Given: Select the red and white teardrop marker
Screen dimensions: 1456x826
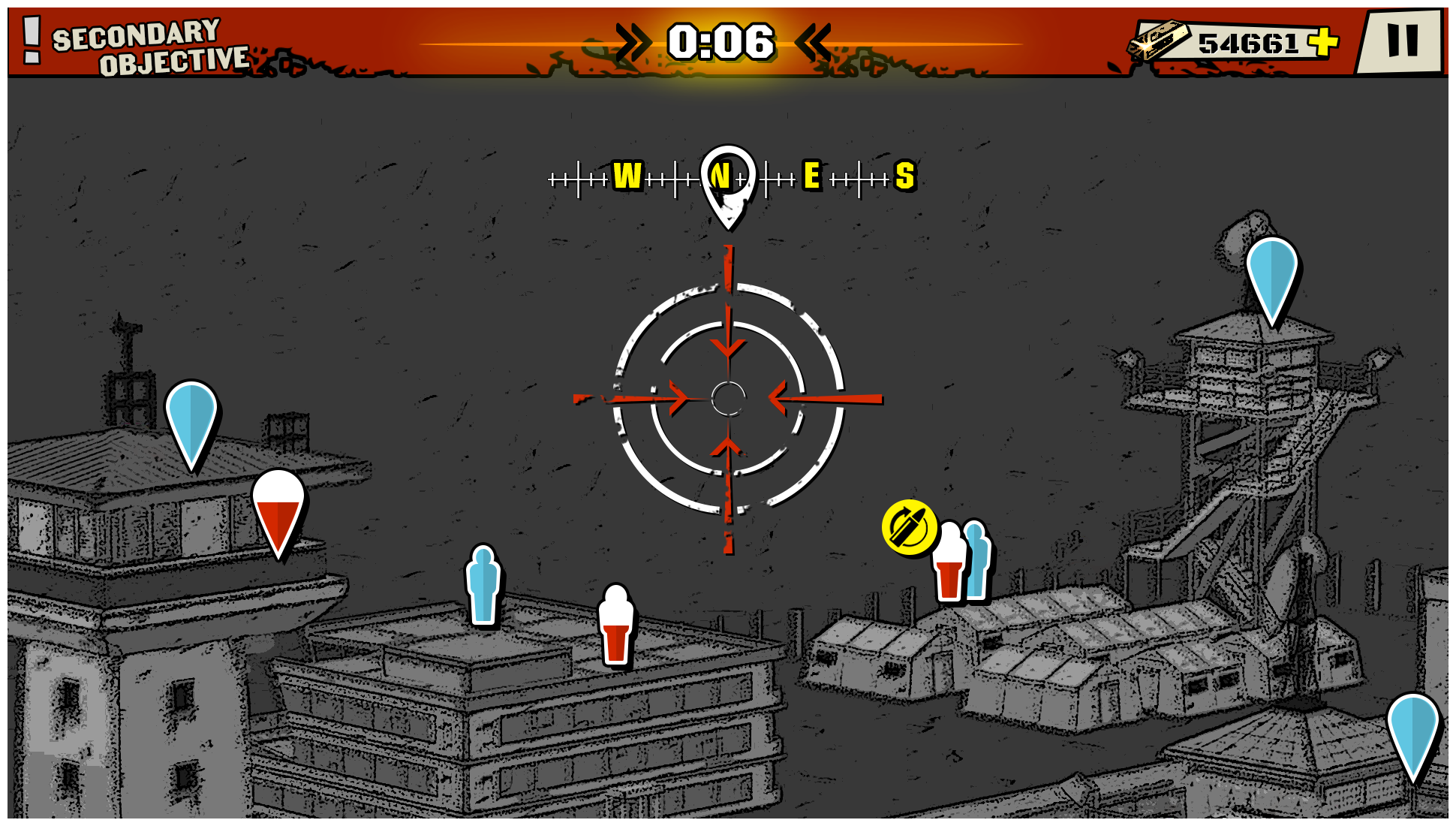Looking at the screenshot, I should [x=278, y=511].
